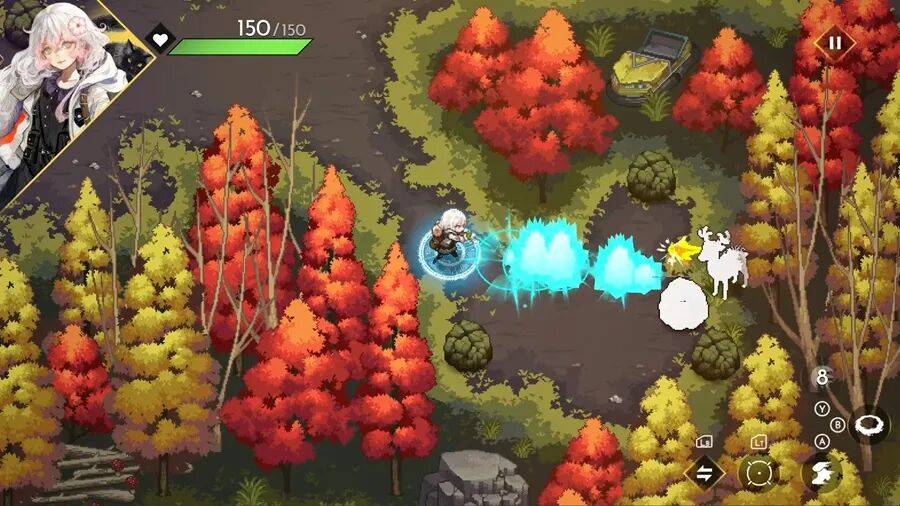The width and height of the screenshot is (900, 506).
Task: Pause the game with the diamond button
Action: [x=833, y=44]
